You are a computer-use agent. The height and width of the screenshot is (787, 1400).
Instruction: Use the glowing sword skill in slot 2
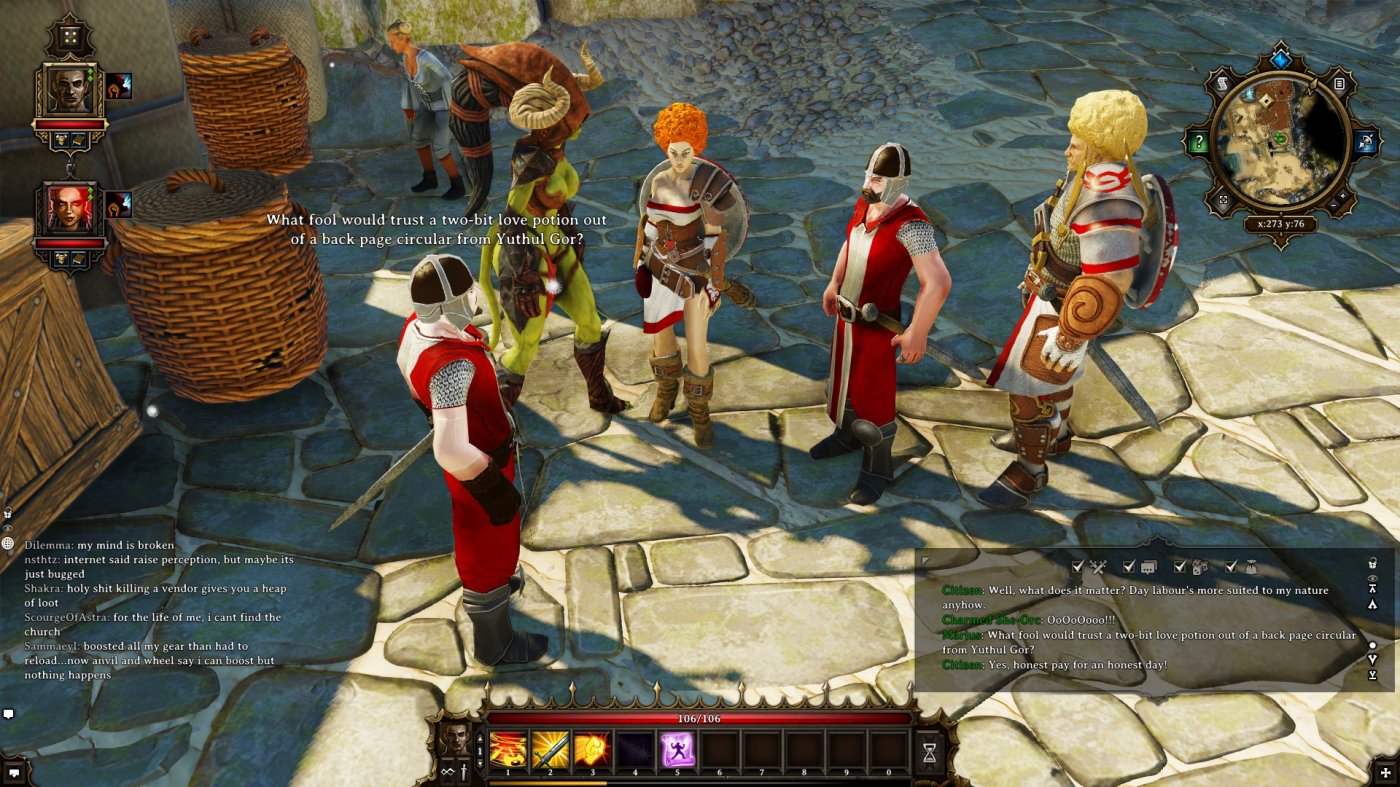[x=550, y=750]
